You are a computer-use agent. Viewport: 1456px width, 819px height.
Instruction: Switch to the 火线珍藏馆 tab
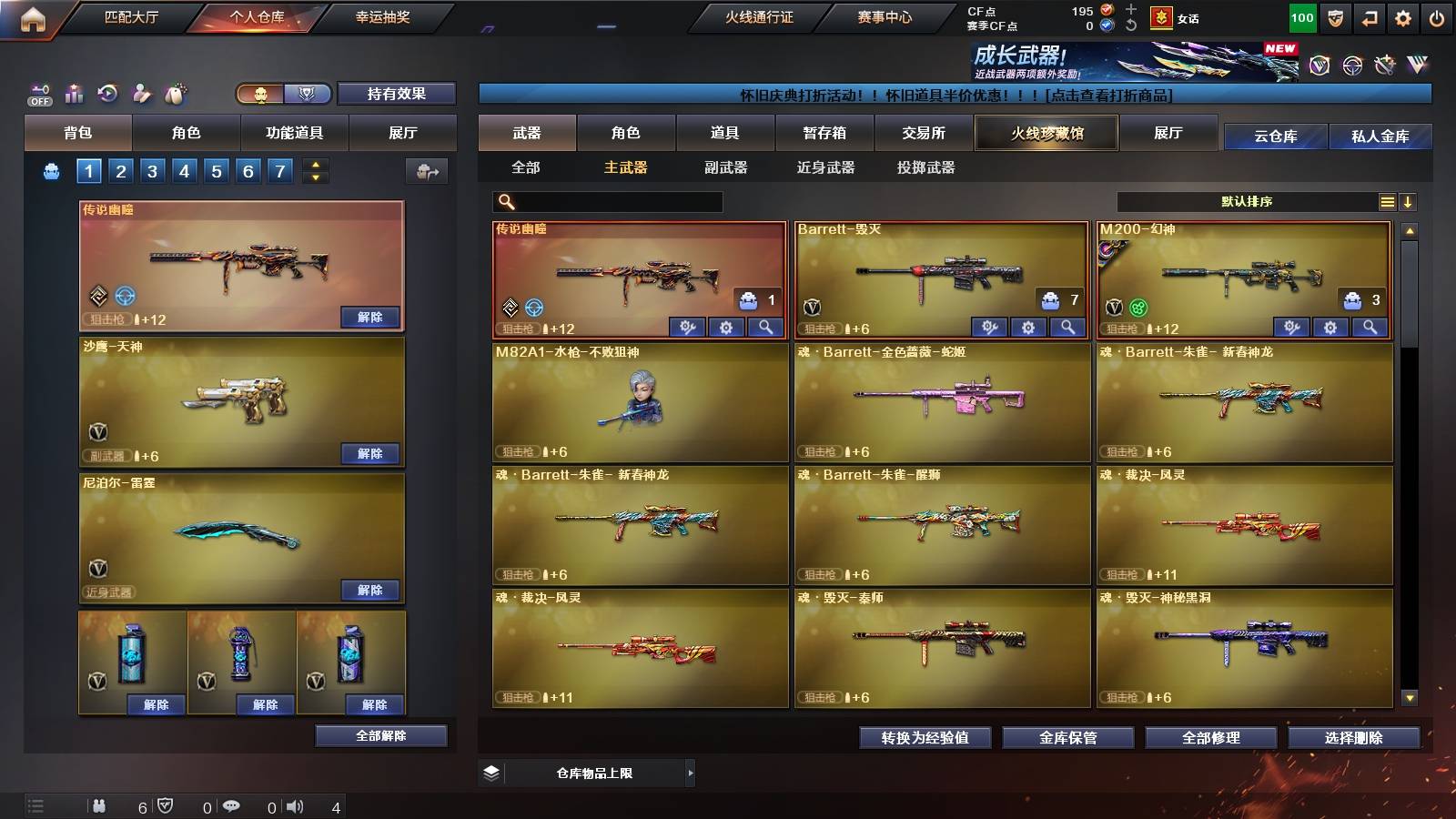click(x=1046, y=133)
